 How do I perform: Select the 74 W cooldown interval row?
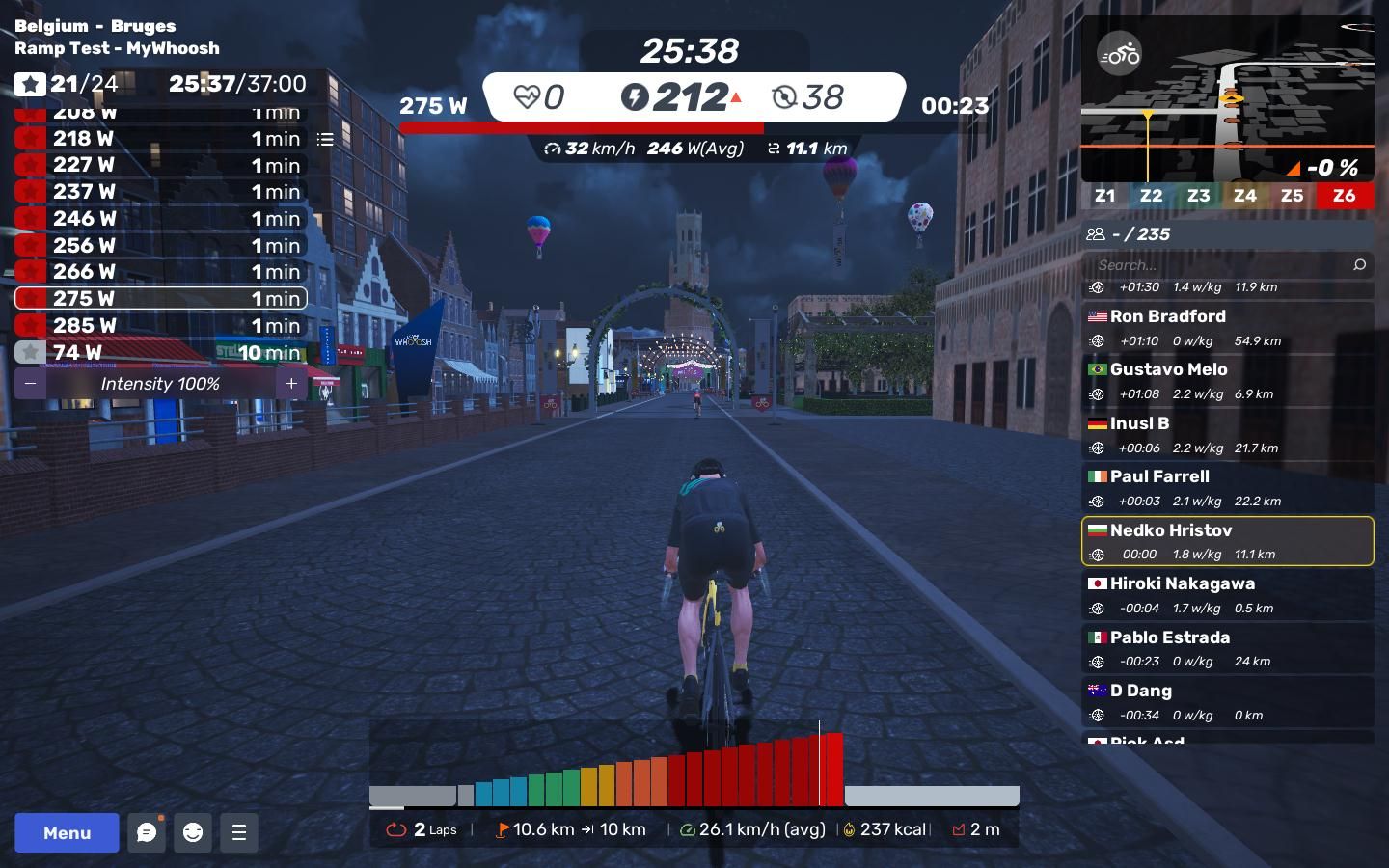(161, 353)
